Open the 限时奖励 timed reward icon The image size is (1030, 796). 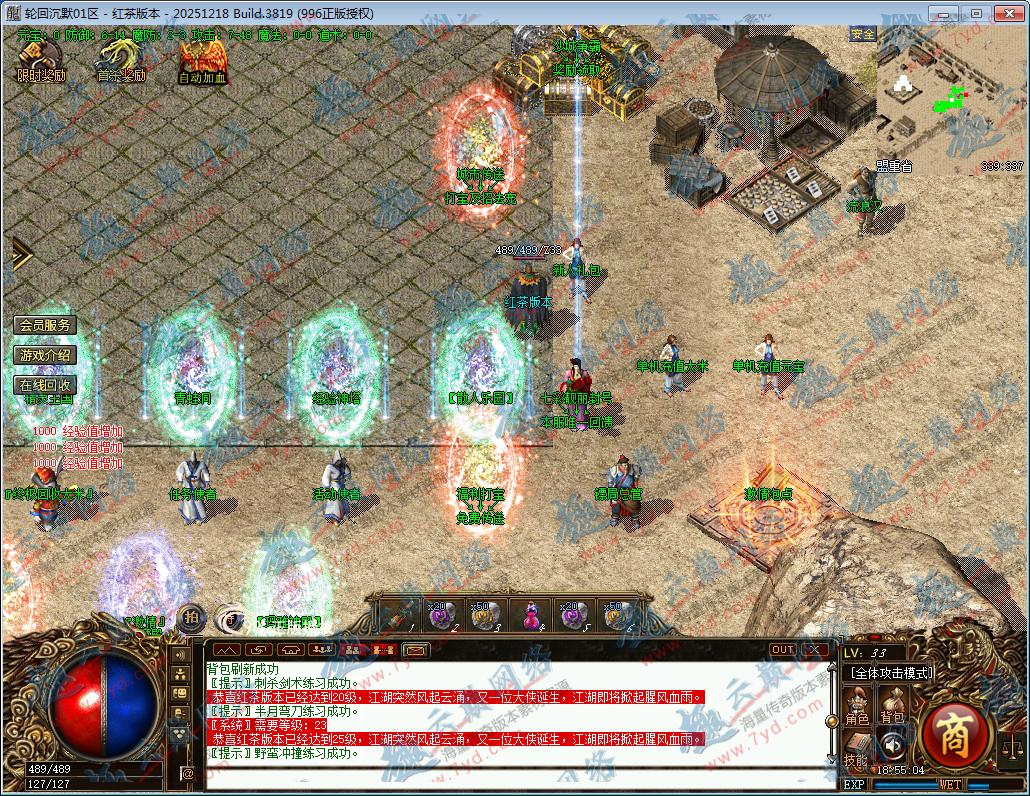click(x=40, y=62)
